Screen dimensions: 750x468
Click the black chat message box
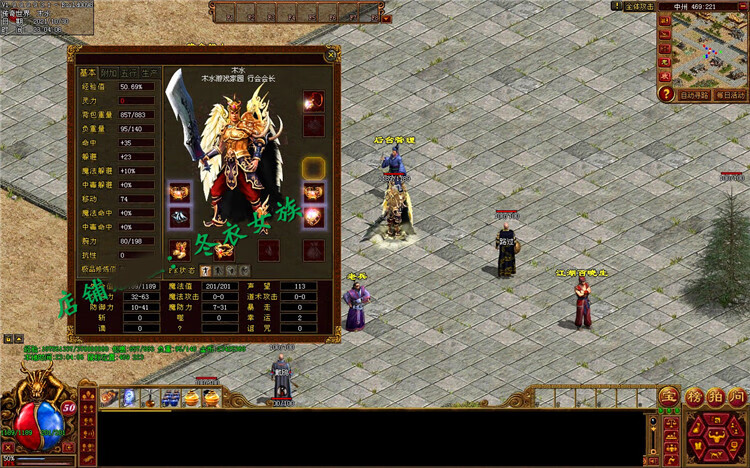pyautogui.click(x=370, y=437)
